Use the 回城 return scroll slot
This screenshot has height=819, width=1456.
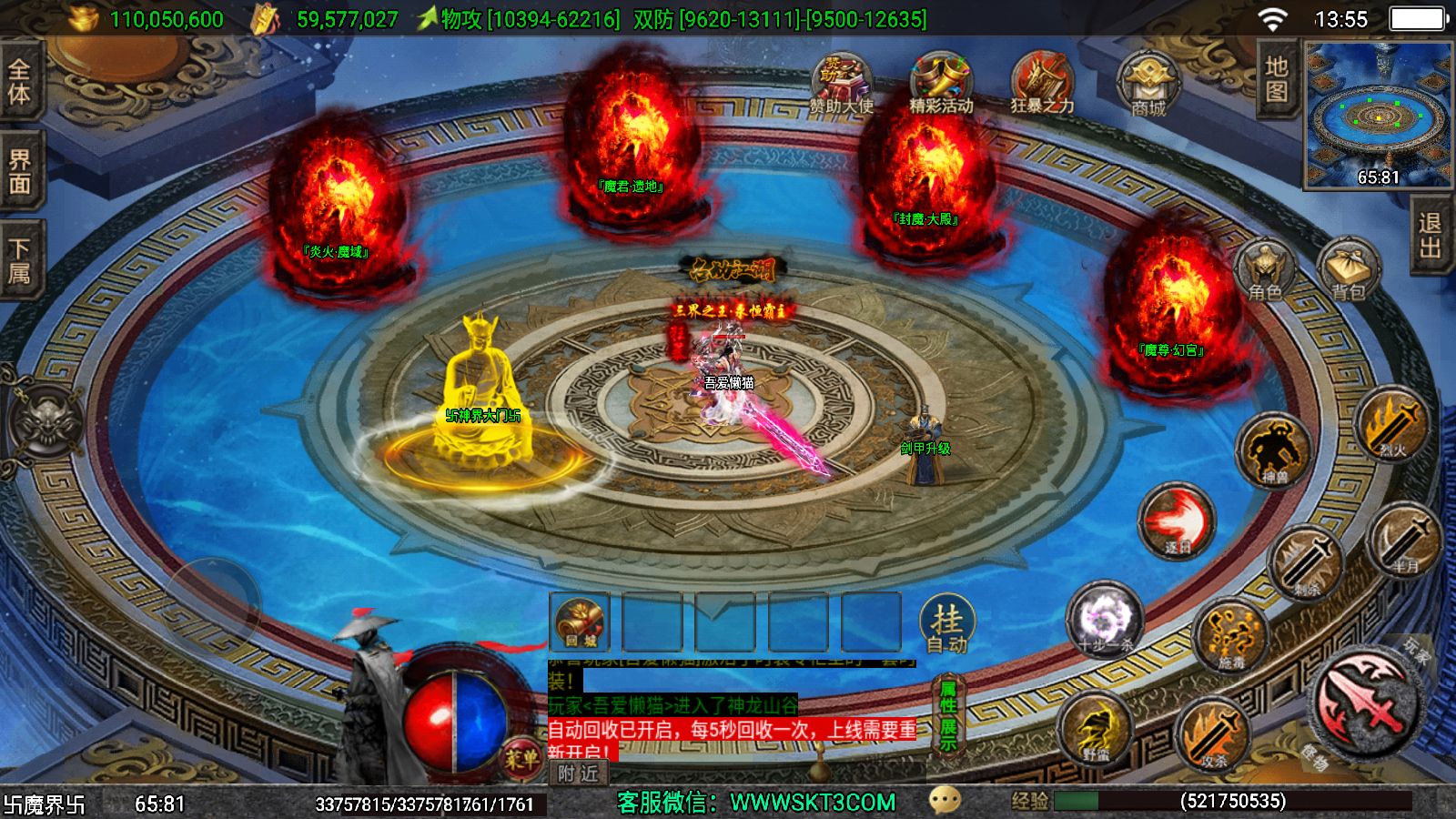tap(581, 622)
